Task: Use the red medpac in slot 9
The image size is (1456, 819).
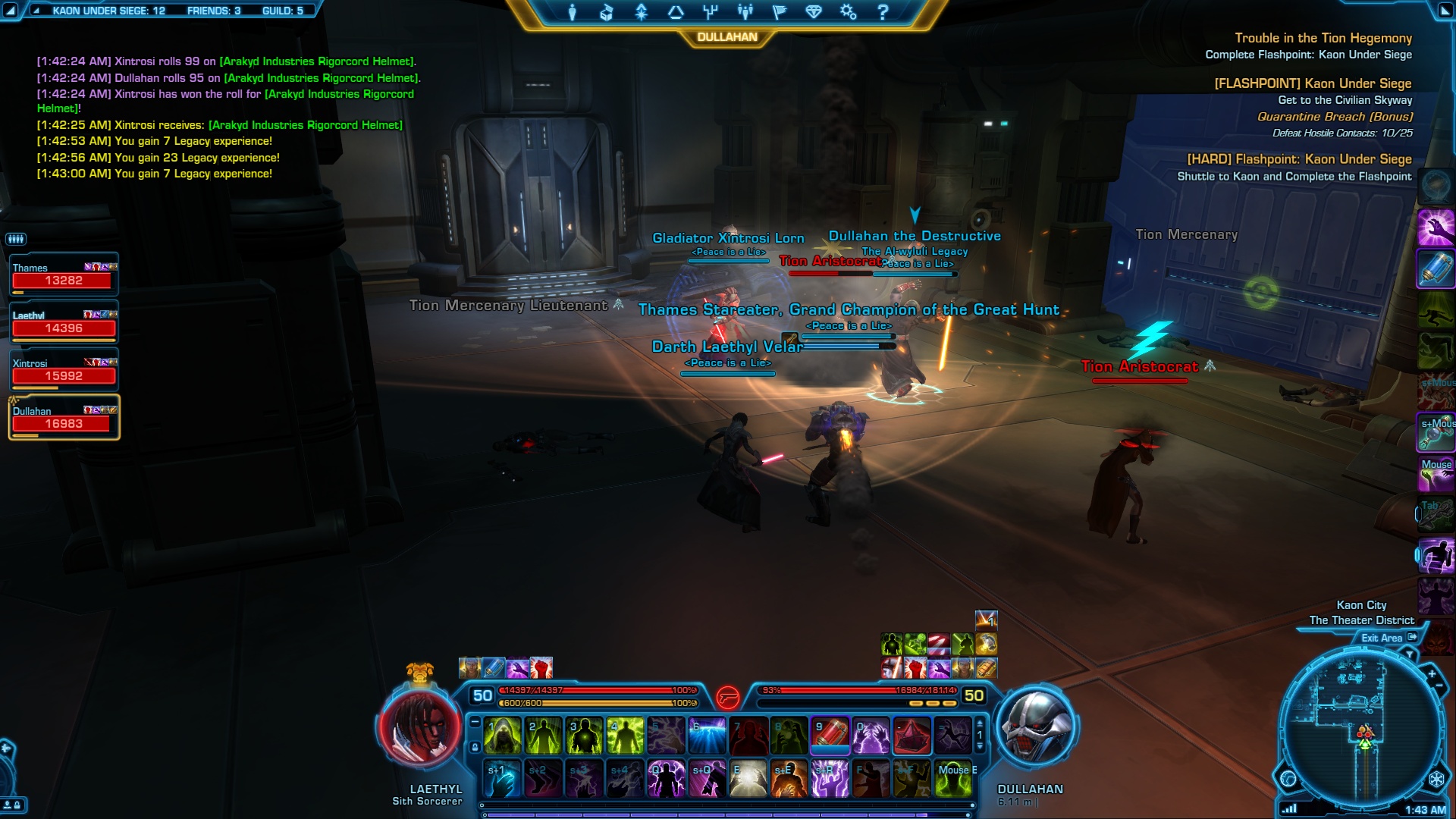Action: tap(830, 736)
